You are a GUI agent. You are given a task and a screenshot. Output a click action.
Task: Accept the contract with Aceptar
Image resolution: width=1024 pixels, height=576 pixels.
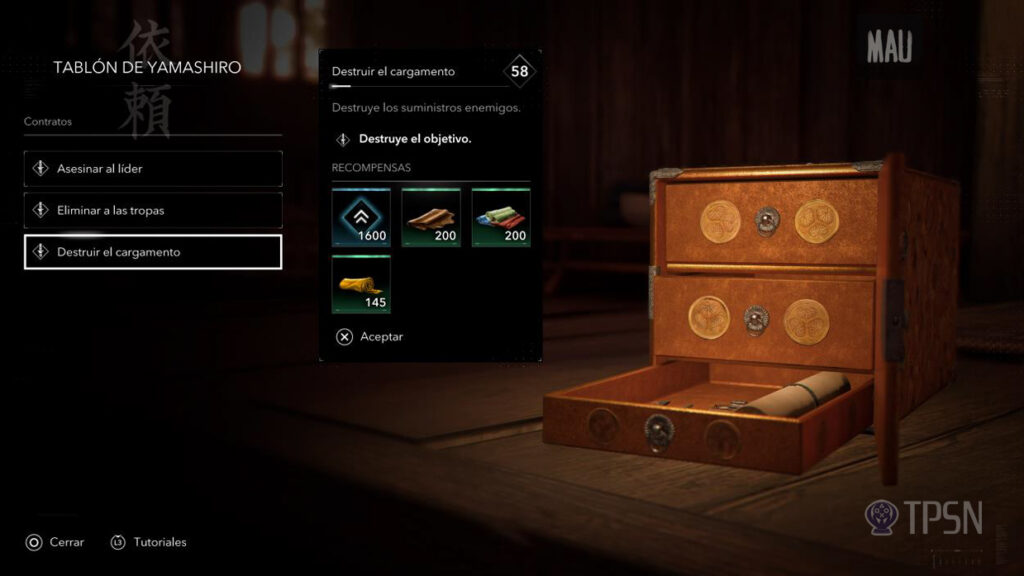pos(369,337)
